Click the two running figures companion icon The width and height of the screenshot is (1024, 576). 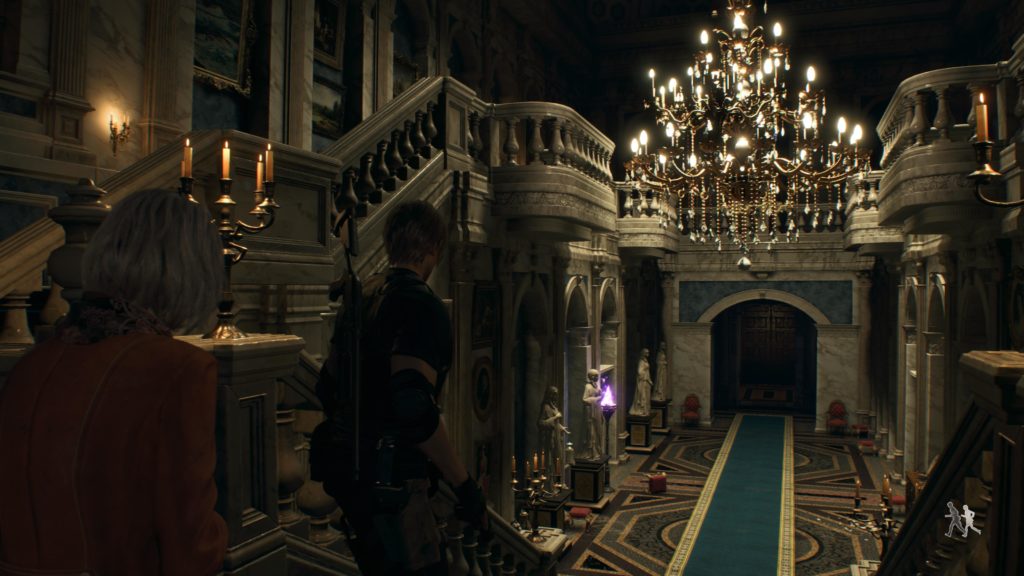(x=962, y=520)
